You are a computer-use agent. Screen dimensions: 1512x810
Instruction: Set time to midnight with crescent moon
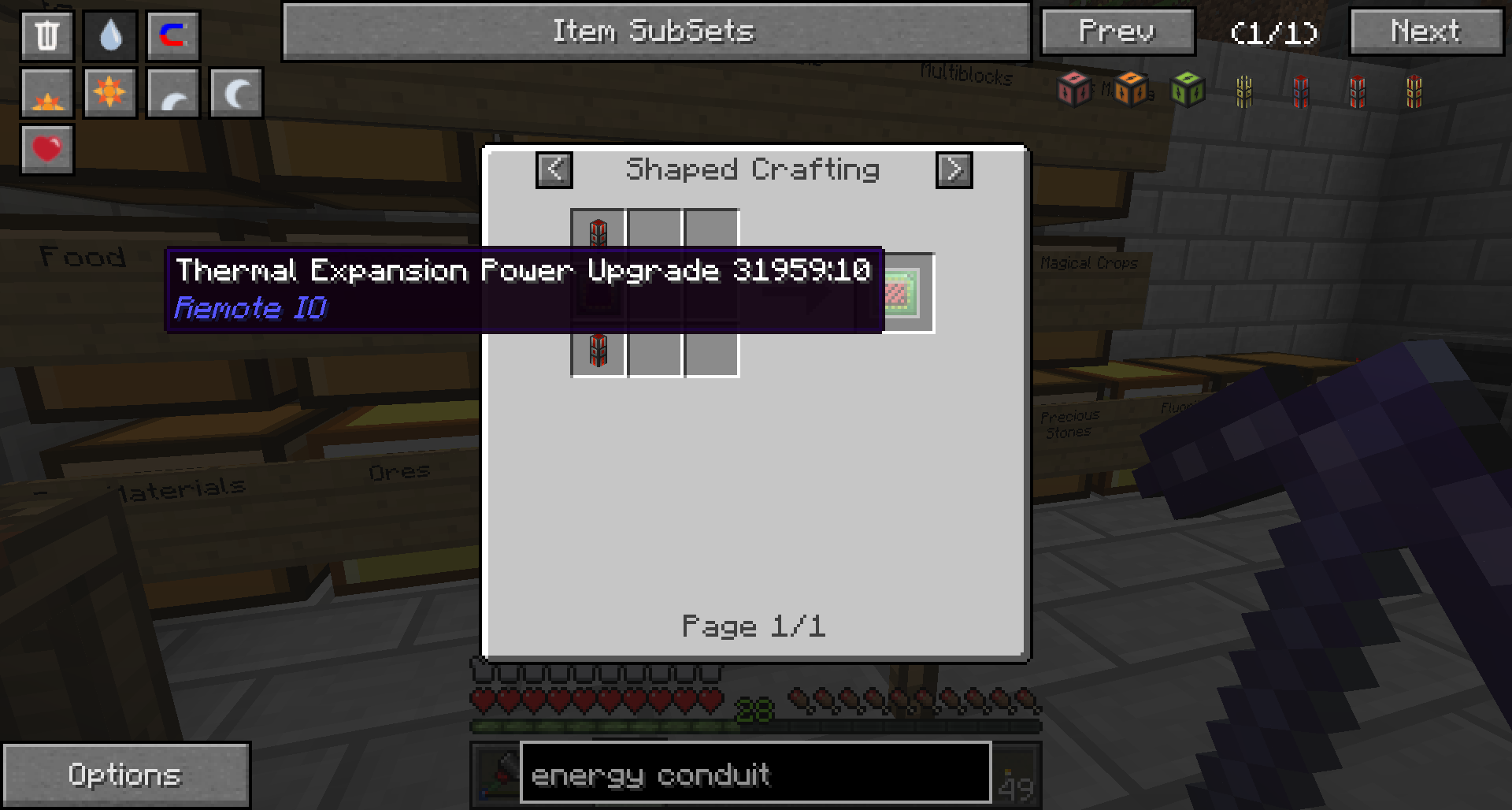(x=236, y=94)
